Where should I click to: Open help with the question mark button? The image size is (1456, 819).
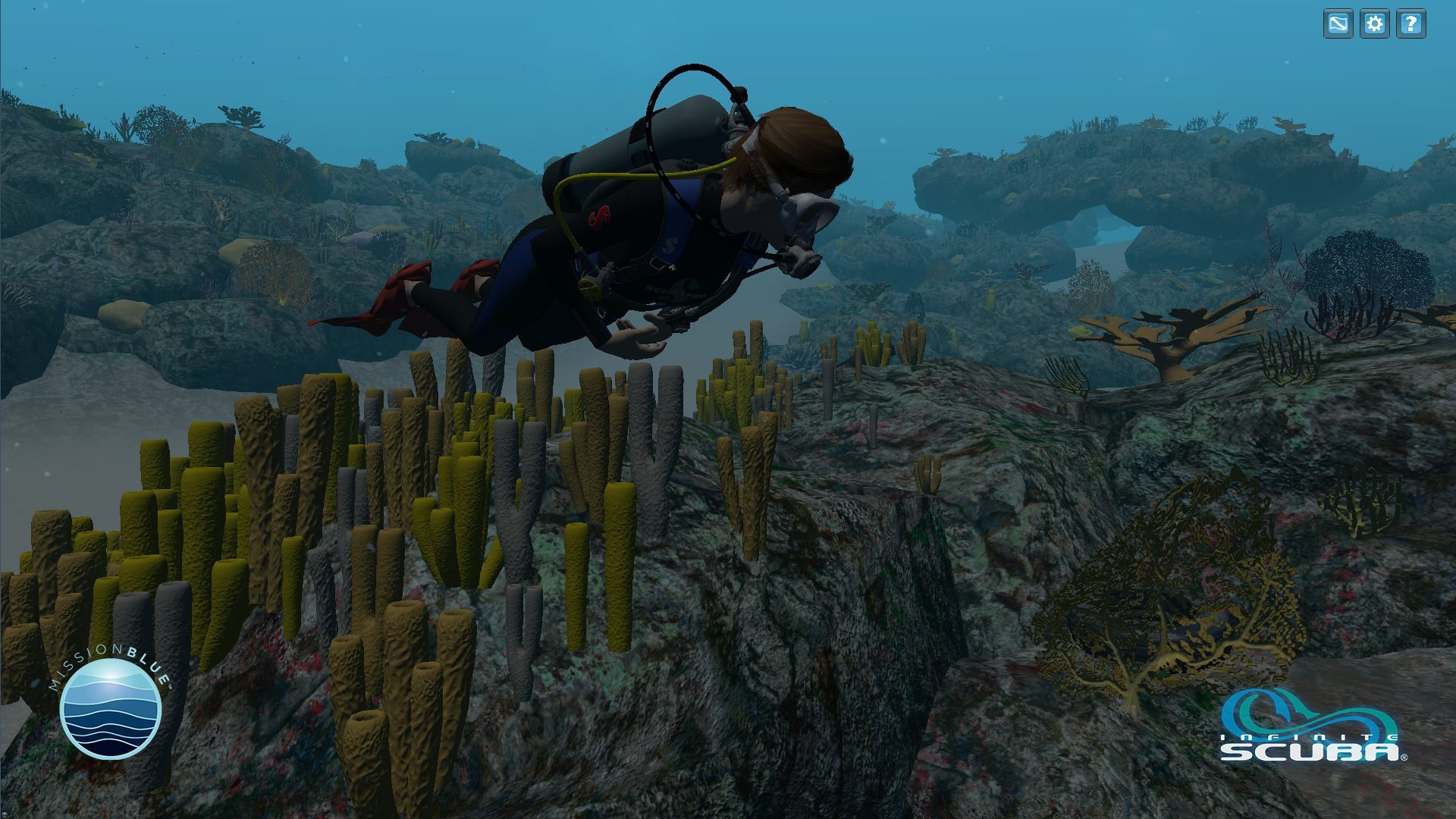[x=1410, y=24]
